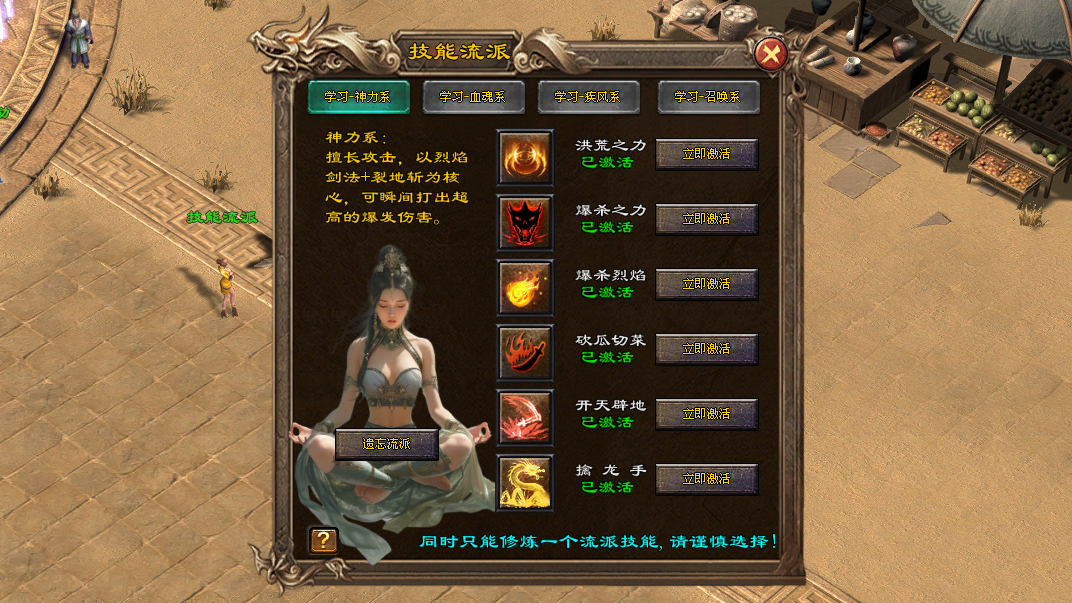This screenshot has height=603, width=1072.
Task: Click the 擒龙手 golden dragon icon
Action: click(x=524, y=483)
